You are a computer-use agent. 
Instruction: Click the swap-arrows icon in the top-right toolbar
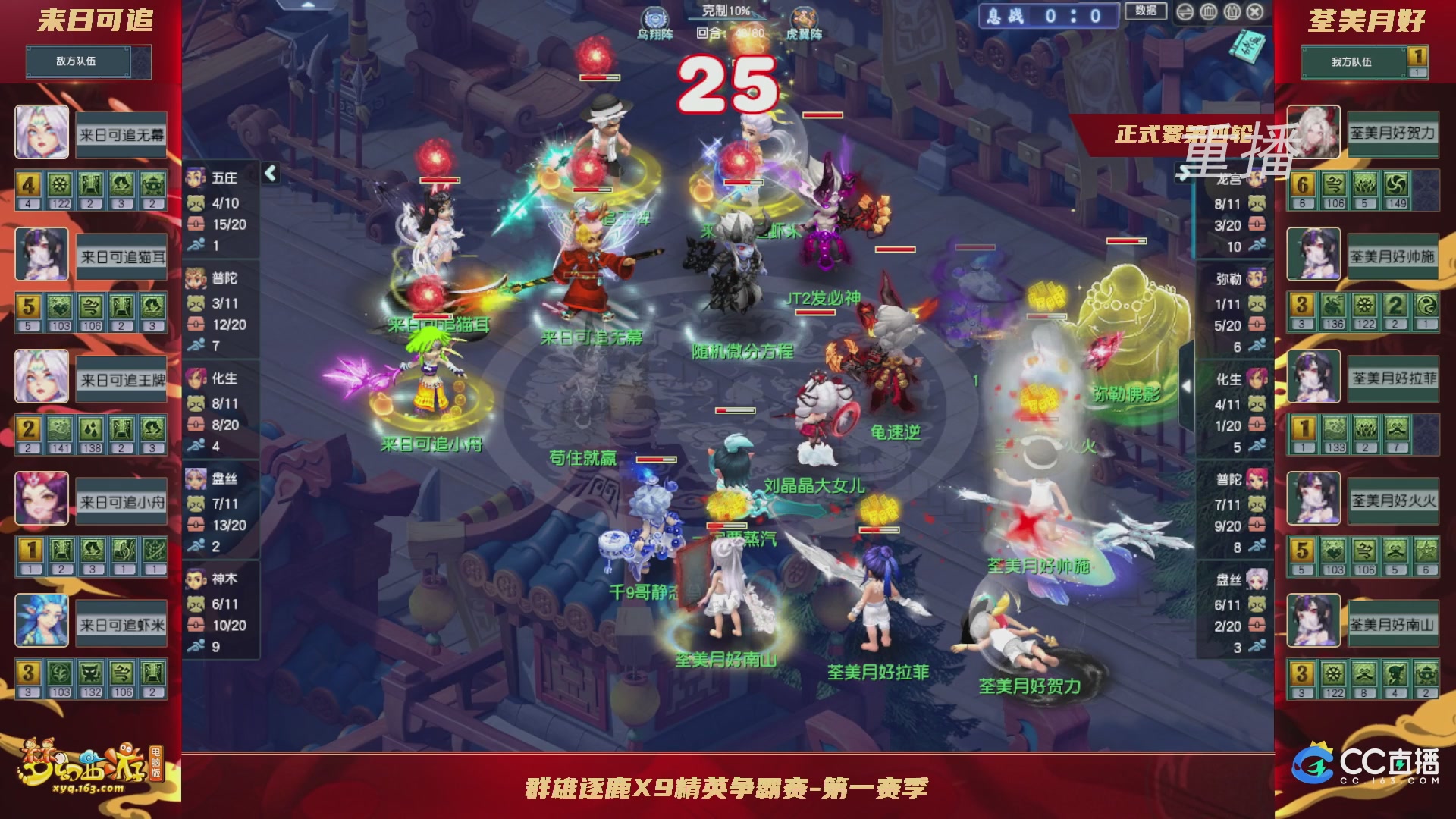point(1184,11)
